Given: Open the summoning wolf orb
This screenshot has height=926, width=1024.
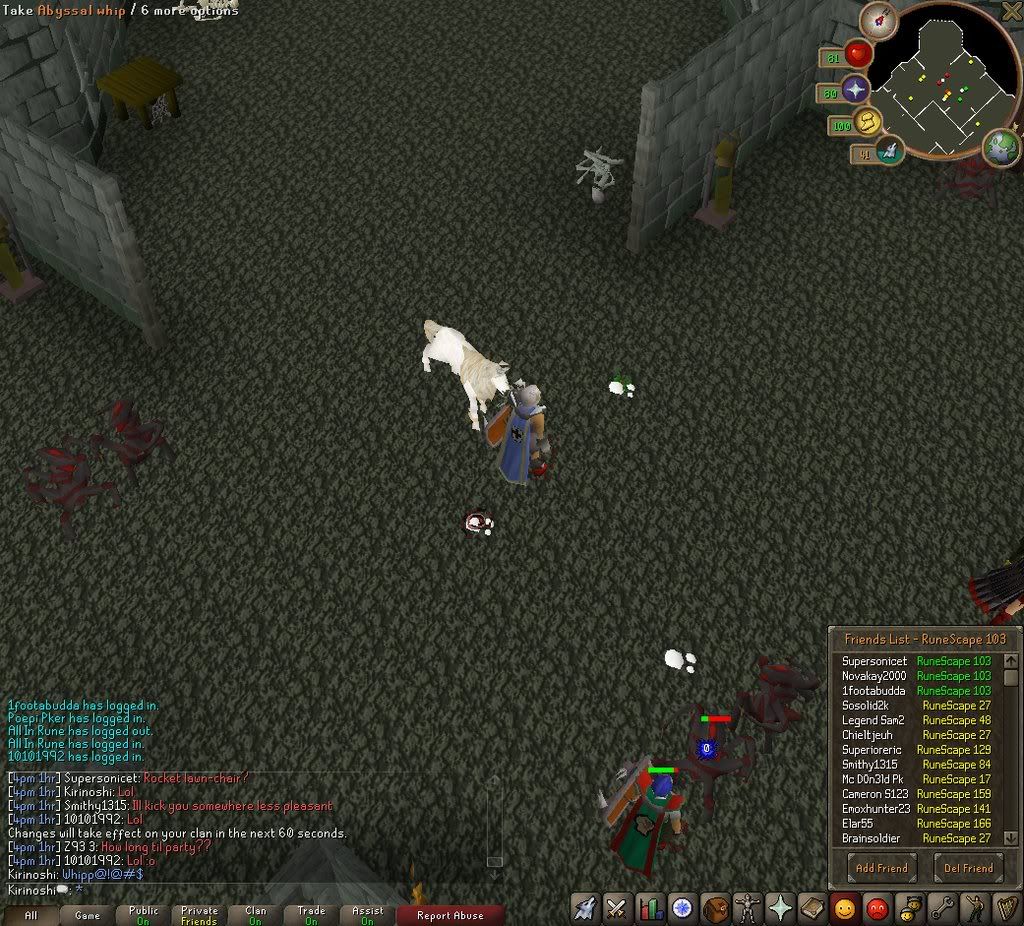Looking at the screenshot, I should click(889, 151).
